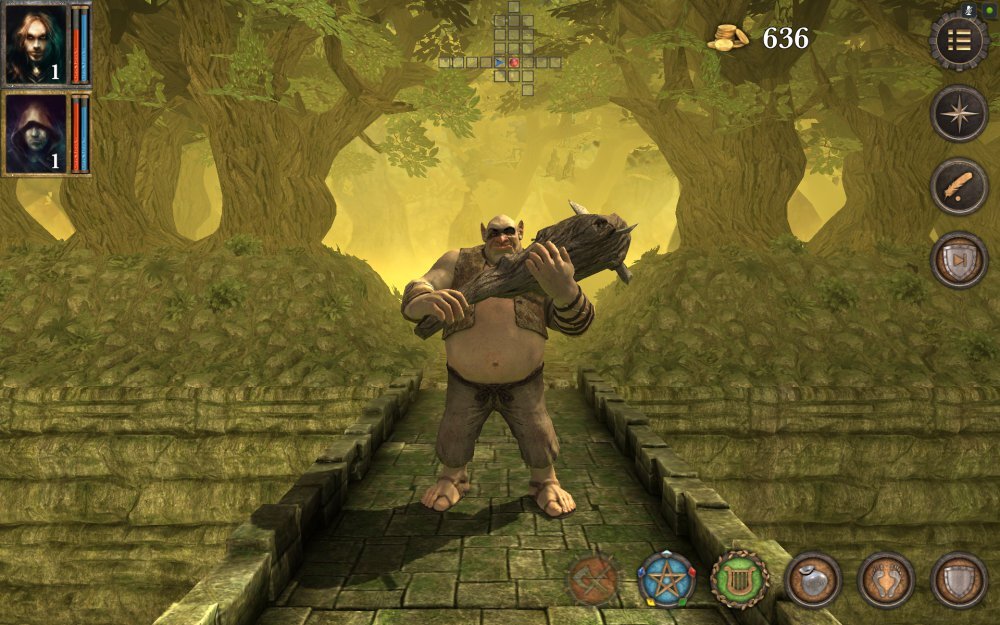The width and height of the screenshot is (1000, 625).
Task: Open the main menu list button
Action: coord(959,40)
